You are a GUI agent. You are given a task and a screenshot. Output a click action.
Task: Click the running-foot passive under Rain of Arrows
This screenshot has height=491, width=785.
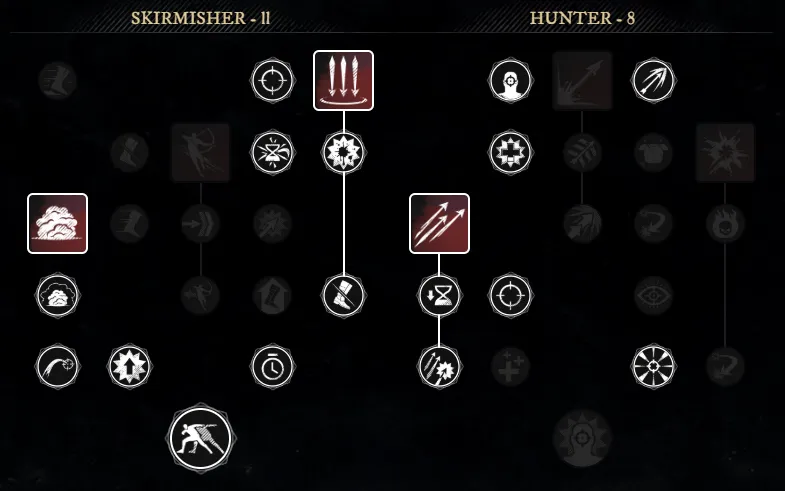pos(343,295)
